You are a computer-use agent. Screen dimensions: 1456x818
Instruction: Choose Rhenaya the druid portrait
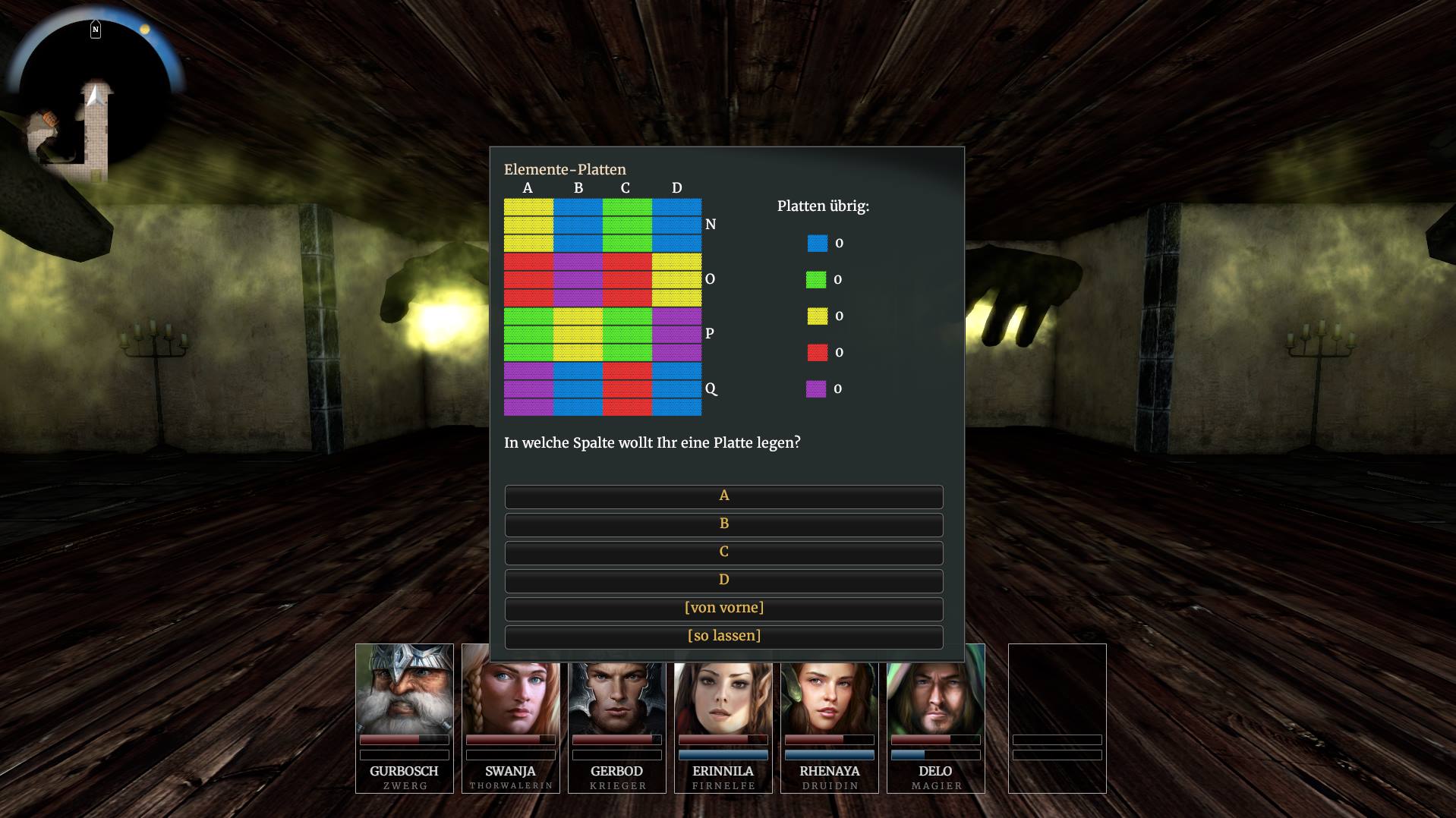coord(829,706)
